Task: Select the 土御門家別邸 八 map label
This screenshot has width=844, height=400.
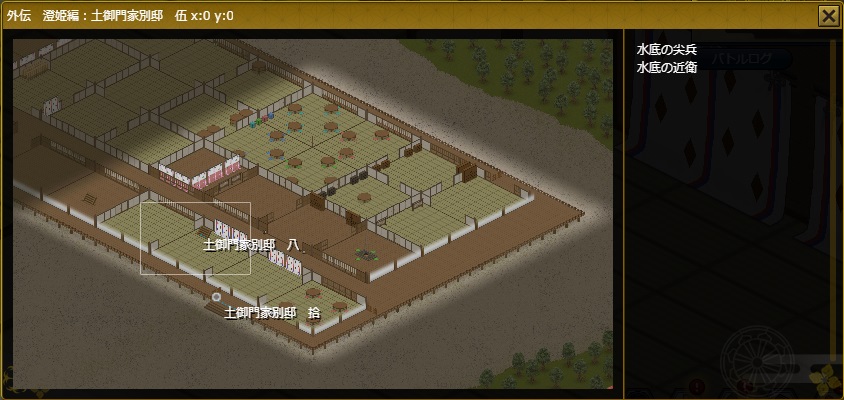Action: [251, 244]
